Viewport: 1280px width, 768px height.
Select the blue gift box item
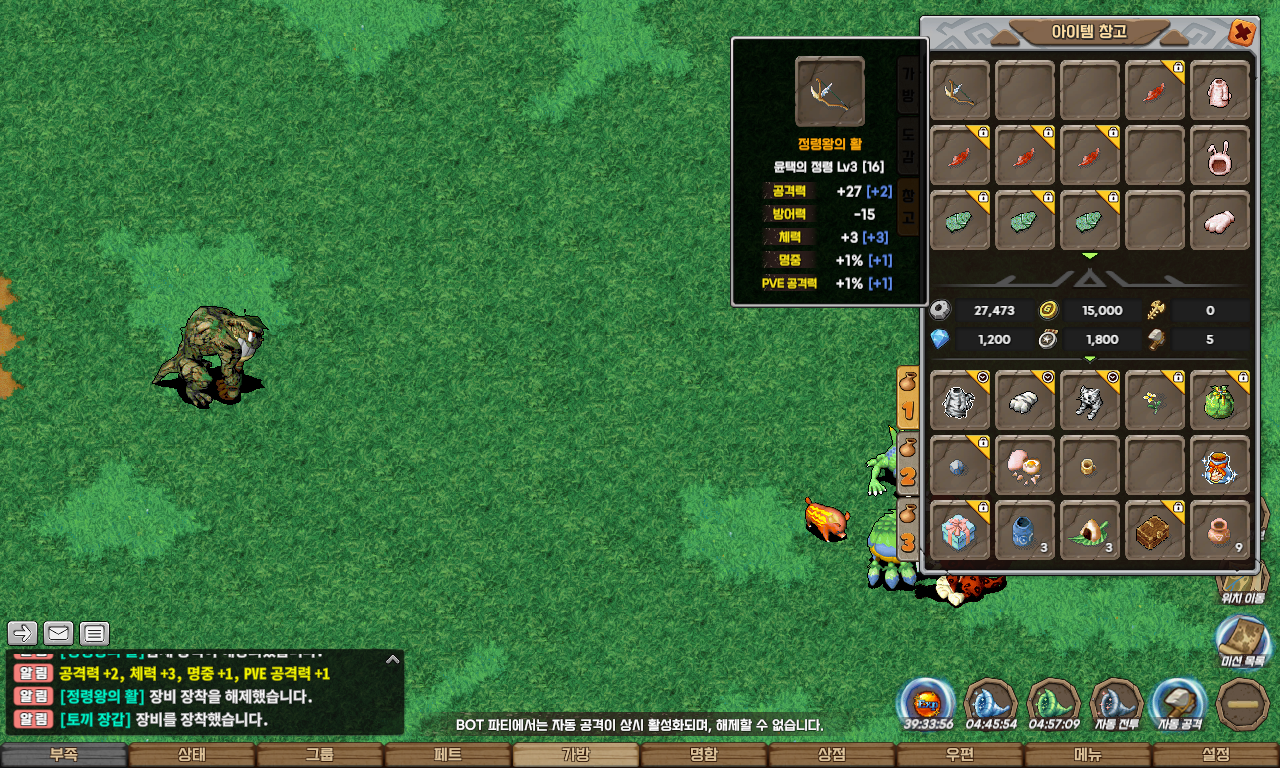960,531
